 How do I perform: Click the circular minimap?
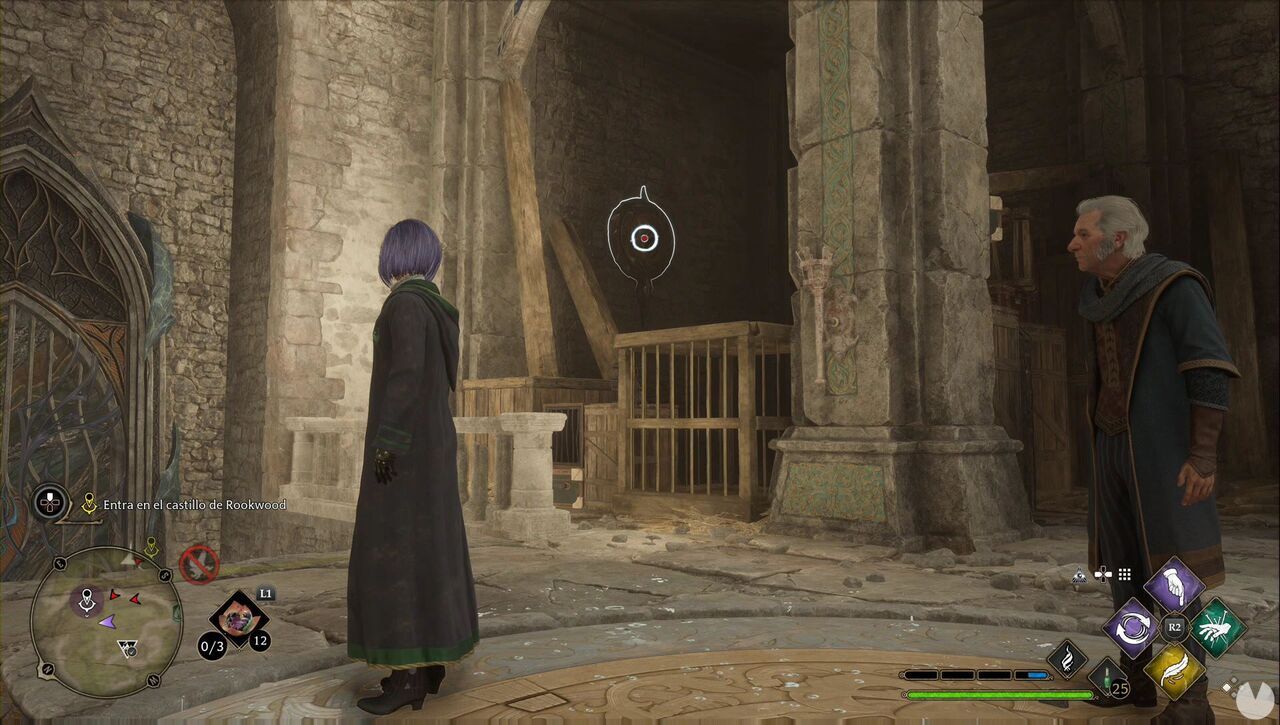click(108, 618)
